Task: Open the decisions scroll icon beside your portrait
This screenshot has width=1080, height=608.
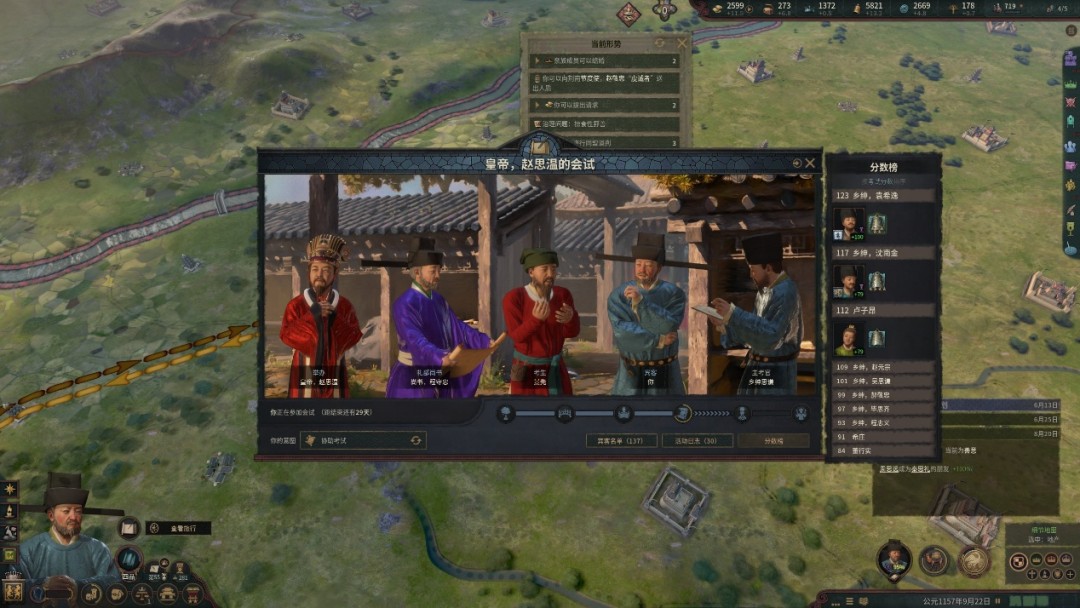Action: tap(128, 528)
